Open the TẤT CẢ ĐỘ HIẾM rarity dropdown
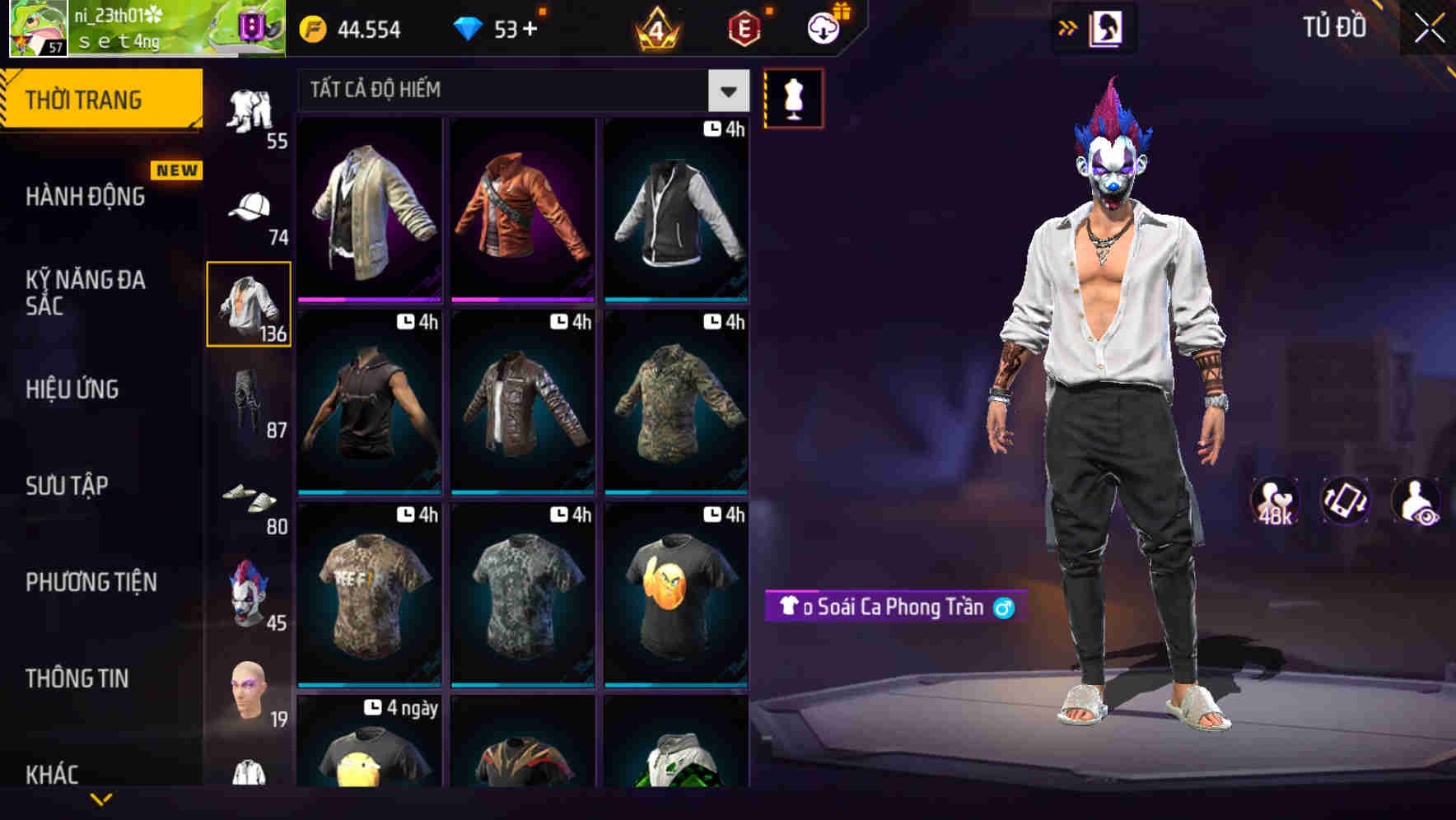1456x820 pixels. click(520, 90)
